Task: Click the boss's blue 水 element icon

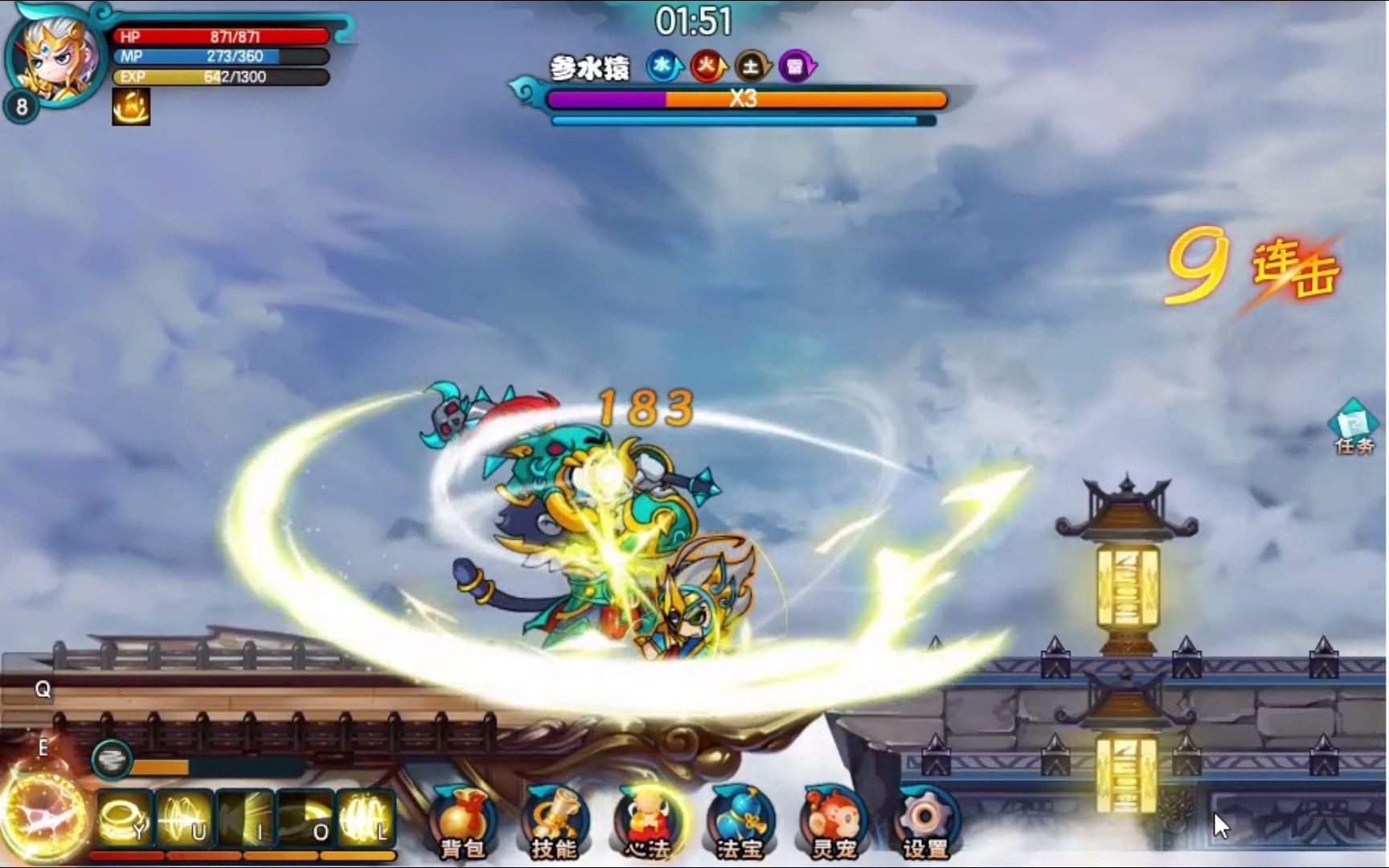Action: (x=663, y=67)
